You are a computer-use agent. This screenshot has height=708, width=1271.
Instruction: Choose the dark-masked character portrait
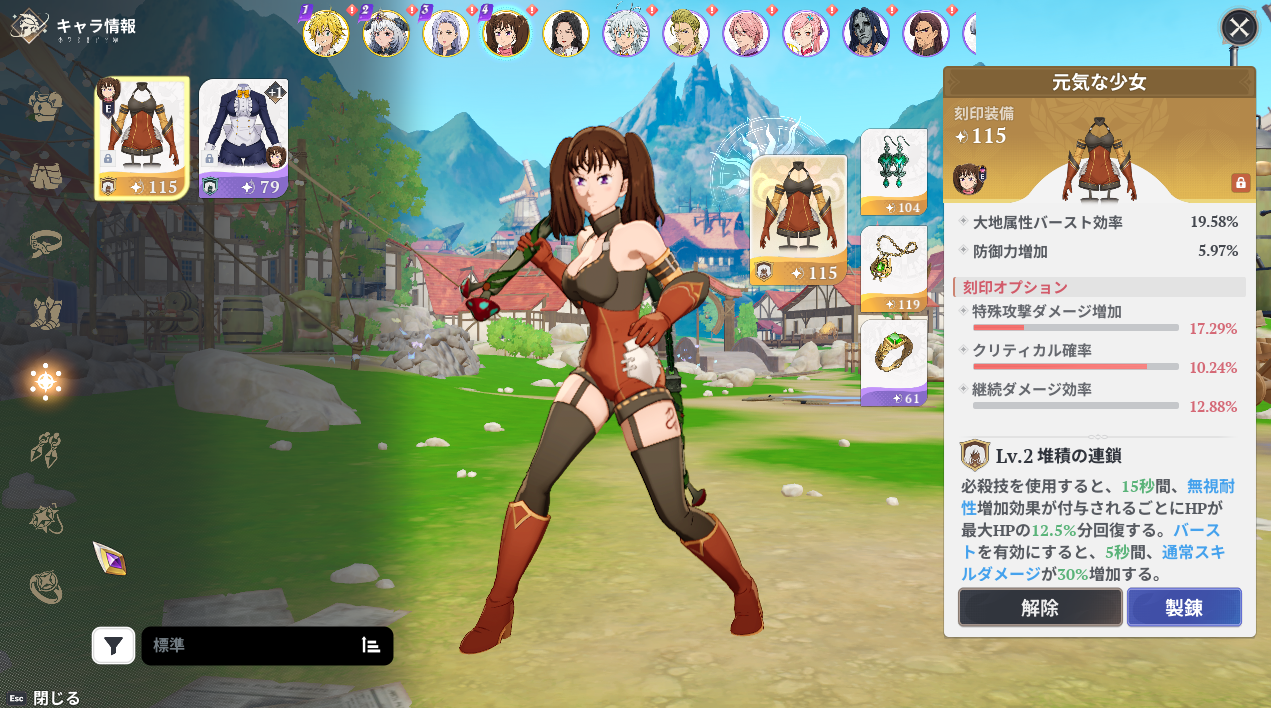coord(866,33)
